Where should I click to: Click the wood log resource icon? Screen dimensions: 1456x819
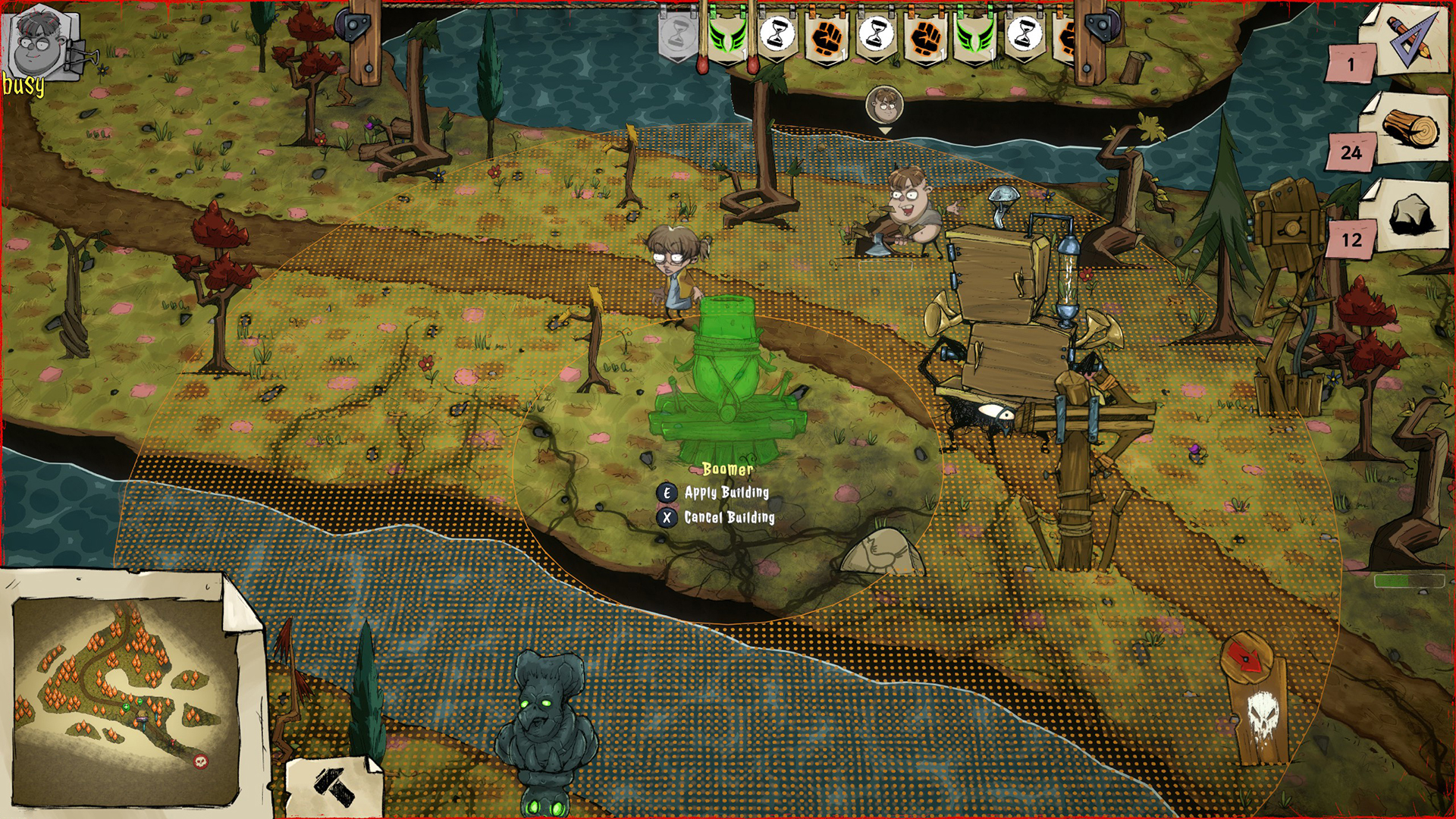coord(1412,127)
